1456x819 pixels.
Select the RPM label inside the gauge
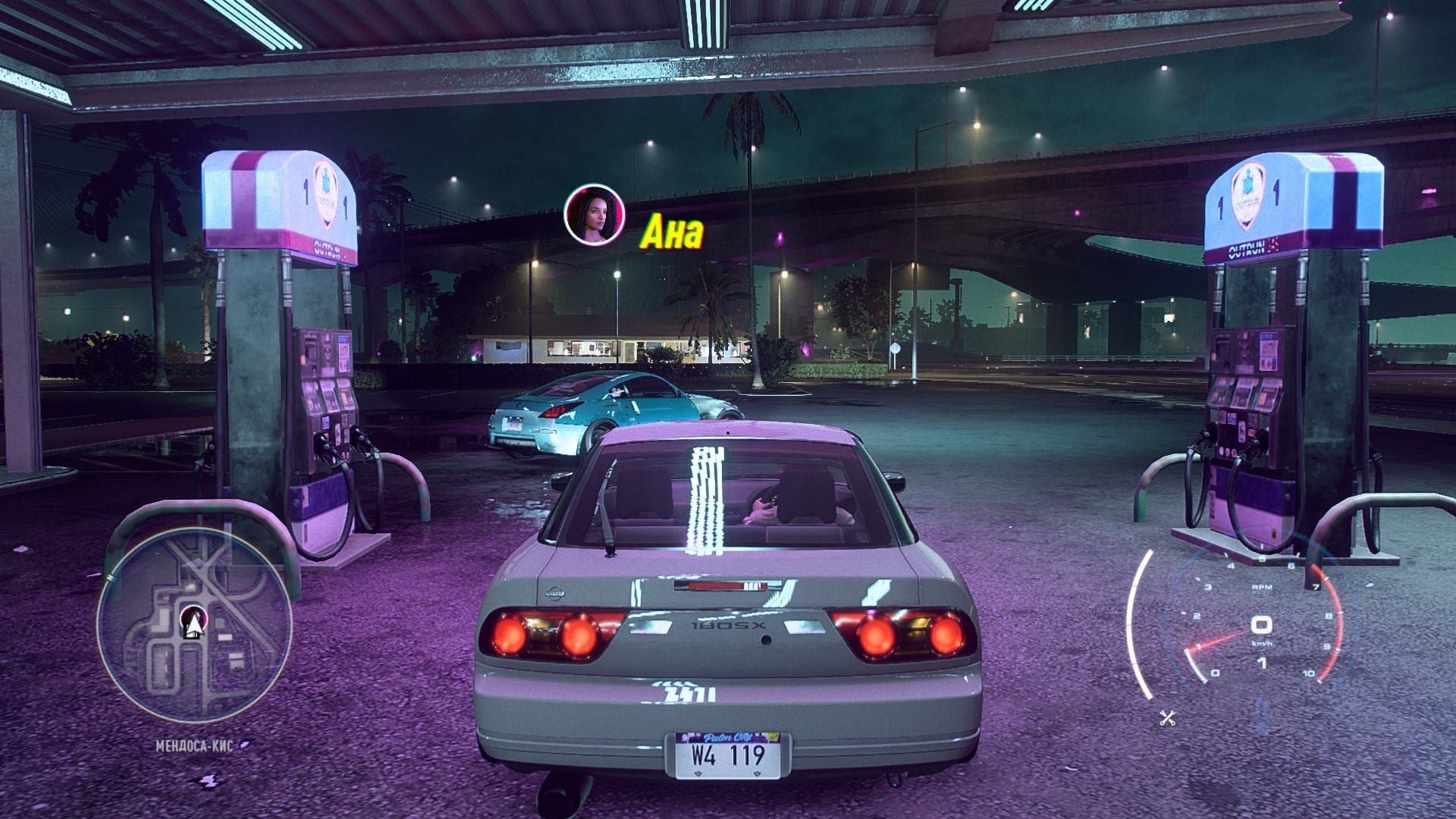pyautogui.click(x=1262, y=587)
